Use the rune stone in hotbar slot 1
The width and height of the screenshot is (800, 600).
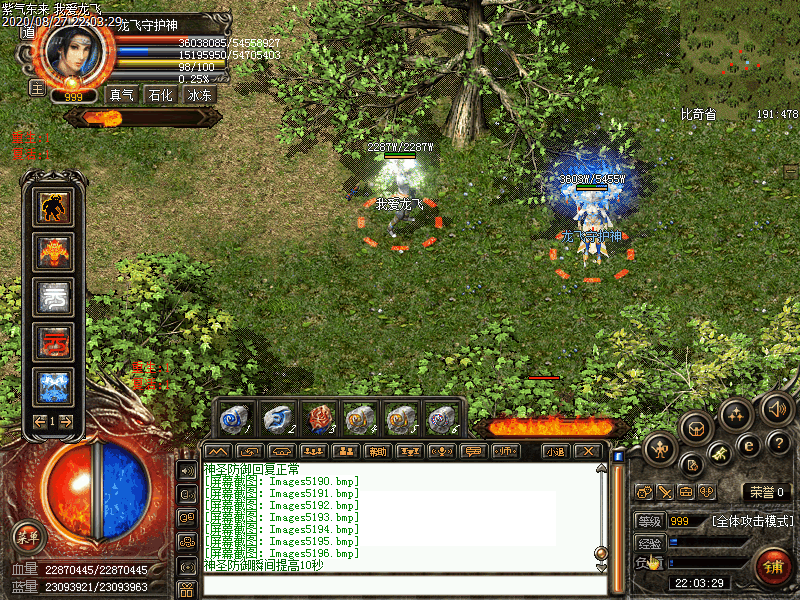pyautogui.click(x=236, y=417)
